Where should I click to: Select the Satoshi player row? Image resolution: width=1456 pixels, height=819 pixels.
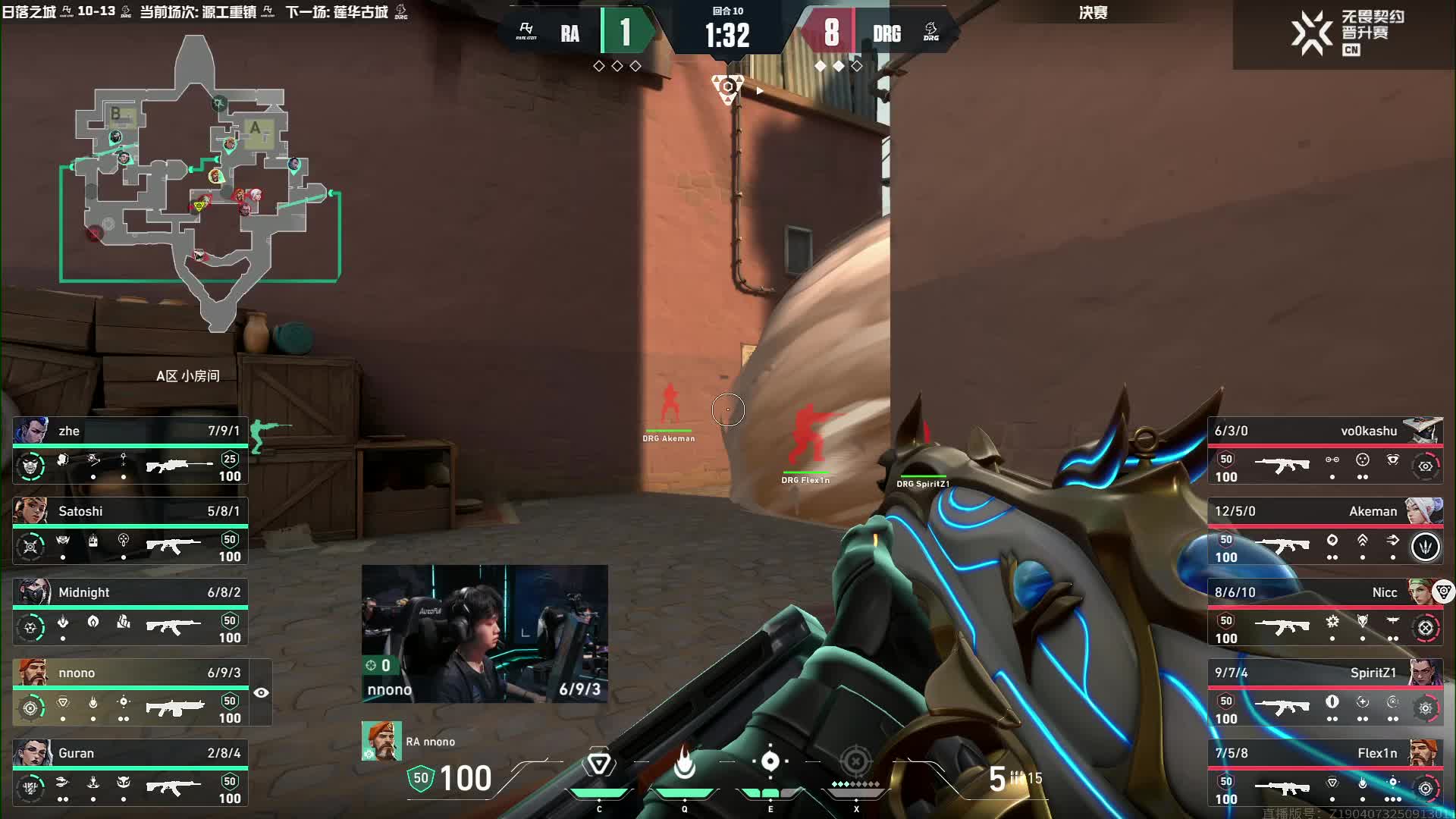click(130, 531)
